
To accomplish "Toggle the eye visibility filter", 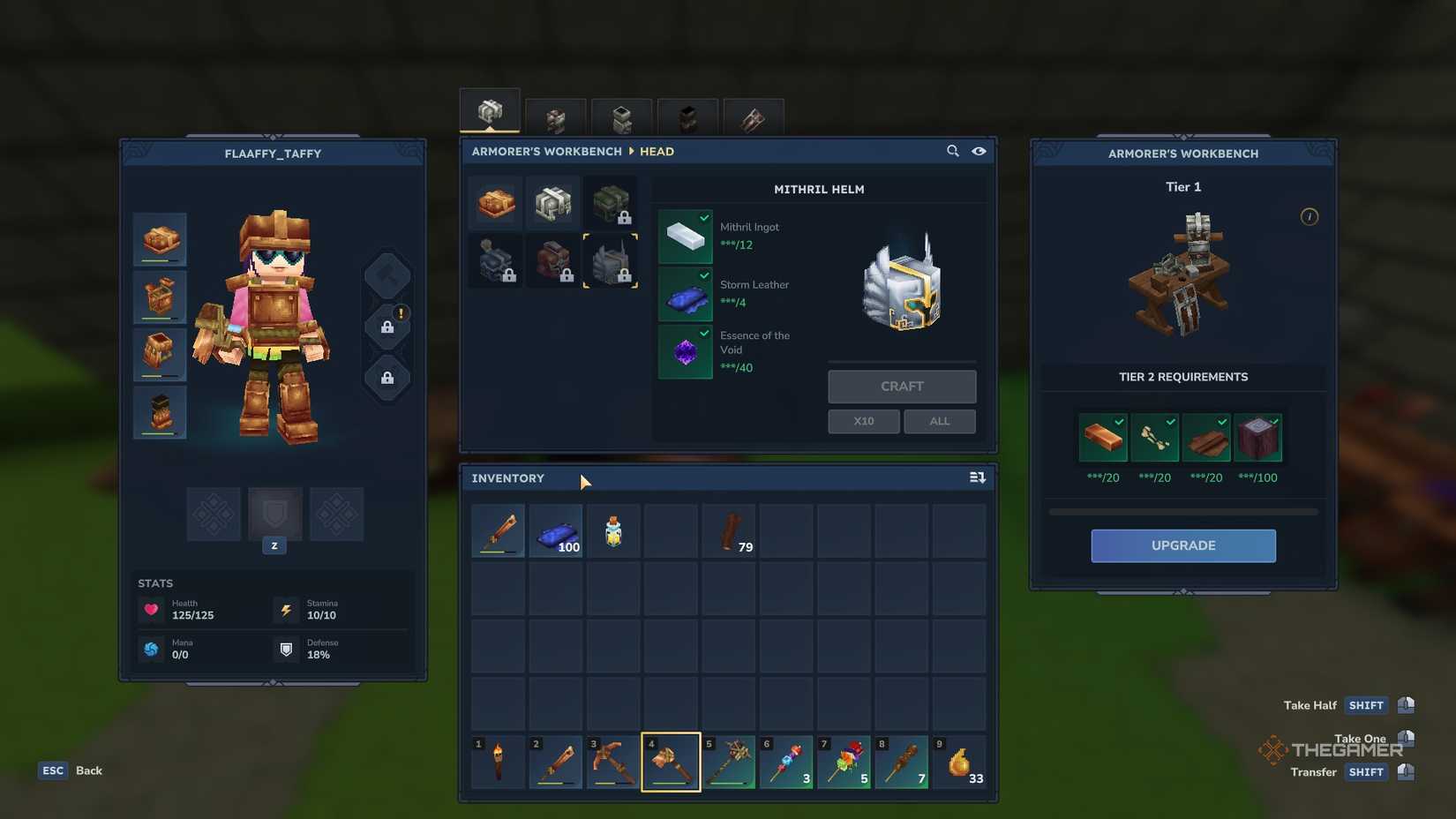I will [x=979, y=151].
